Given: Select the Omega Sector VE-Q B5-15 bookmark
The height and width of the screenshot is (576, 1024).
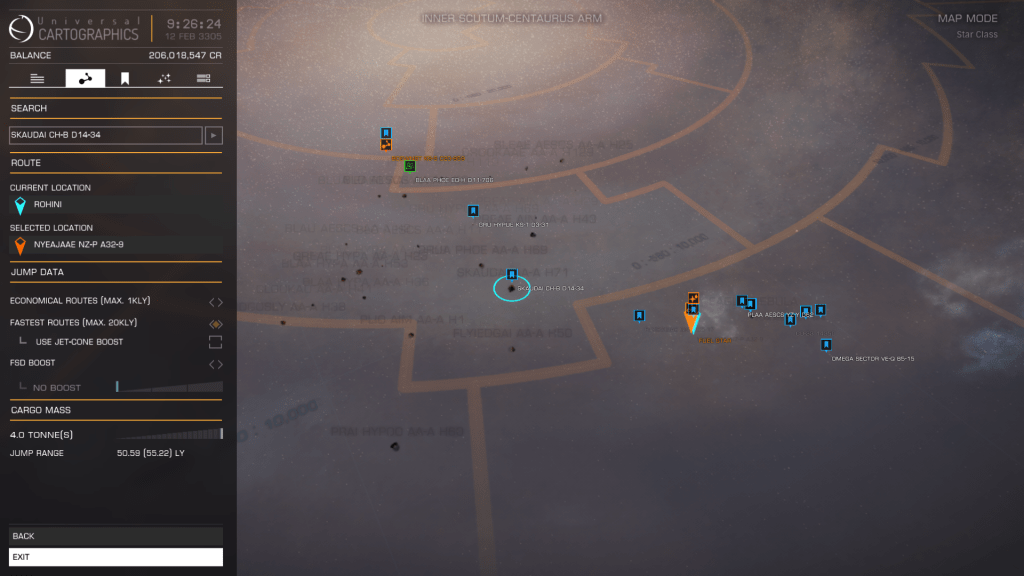Looking at the screenshot, I should 826,345.
